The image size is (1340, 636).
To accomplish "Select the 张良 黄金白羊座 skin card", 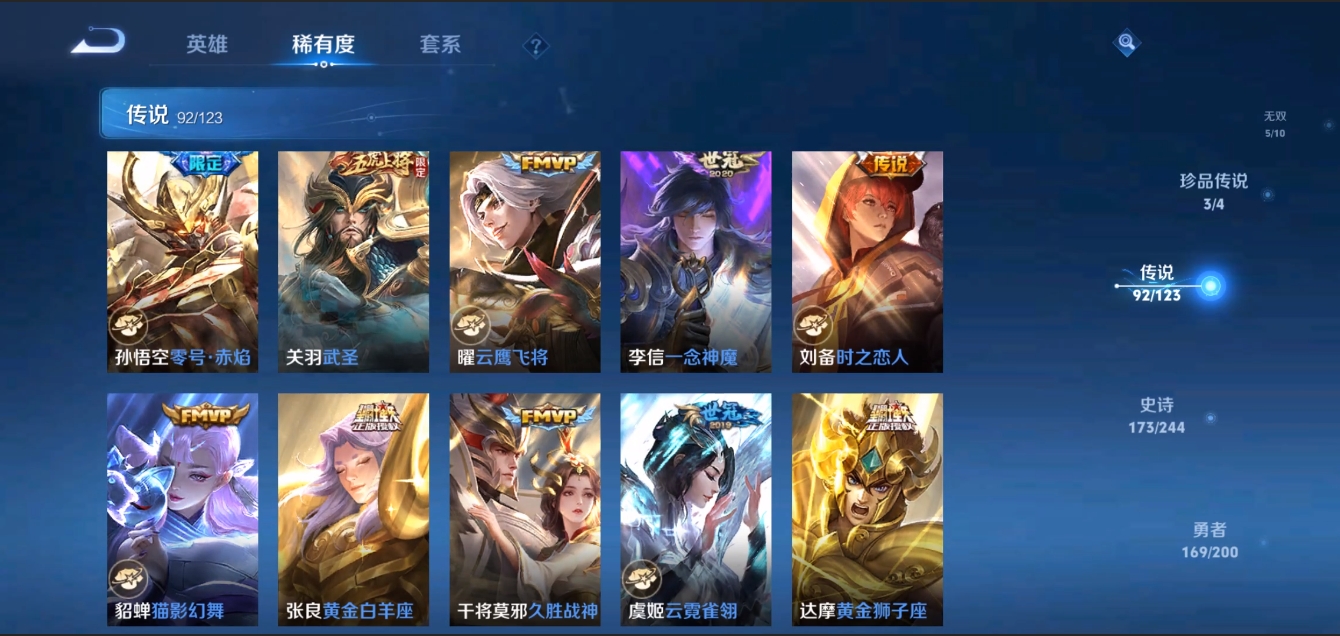I will click(x=353, y=509).
